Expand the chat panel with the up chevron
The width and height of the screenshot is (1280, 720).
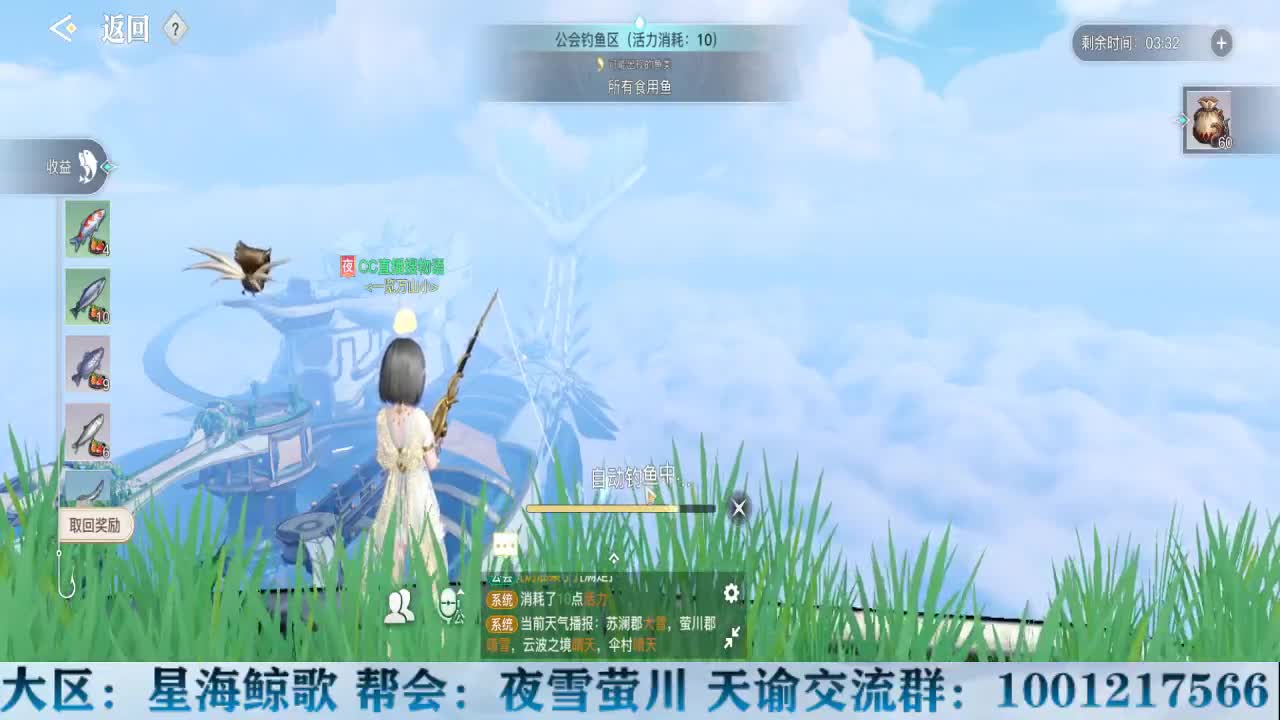click(614, 557)
